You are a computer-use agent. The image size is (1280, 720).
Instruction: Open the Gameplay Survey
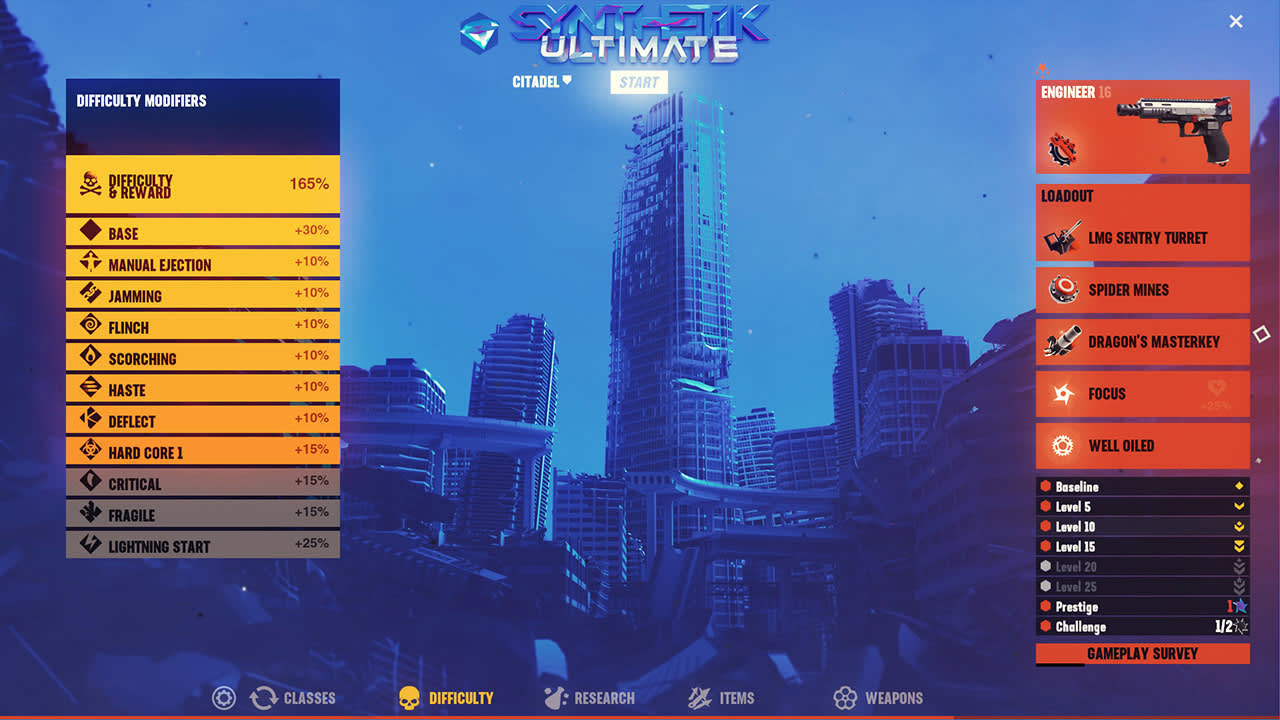pos(1142,653)
